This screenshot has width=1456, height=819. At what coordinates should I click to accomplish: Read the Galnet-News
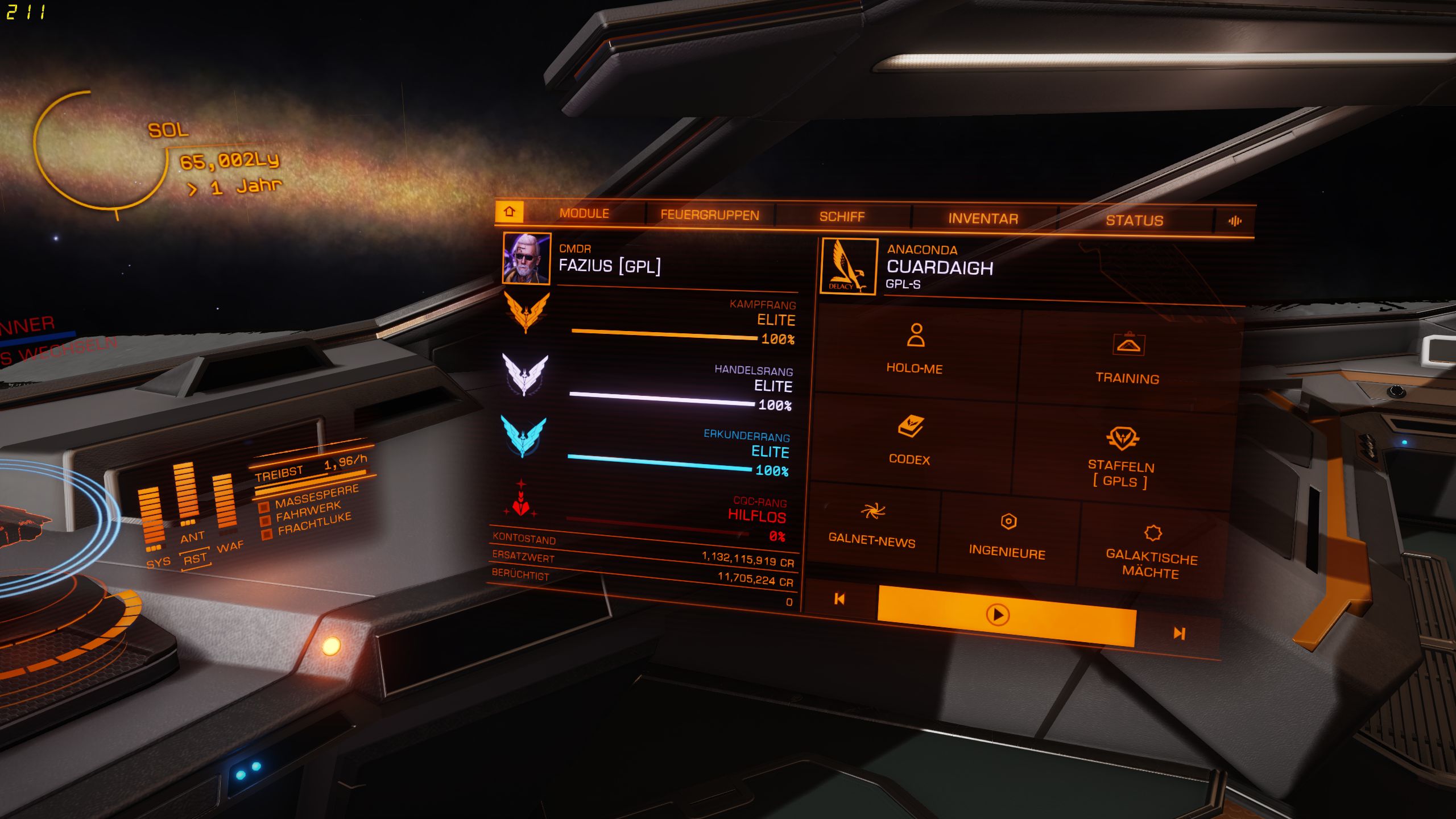872,525
